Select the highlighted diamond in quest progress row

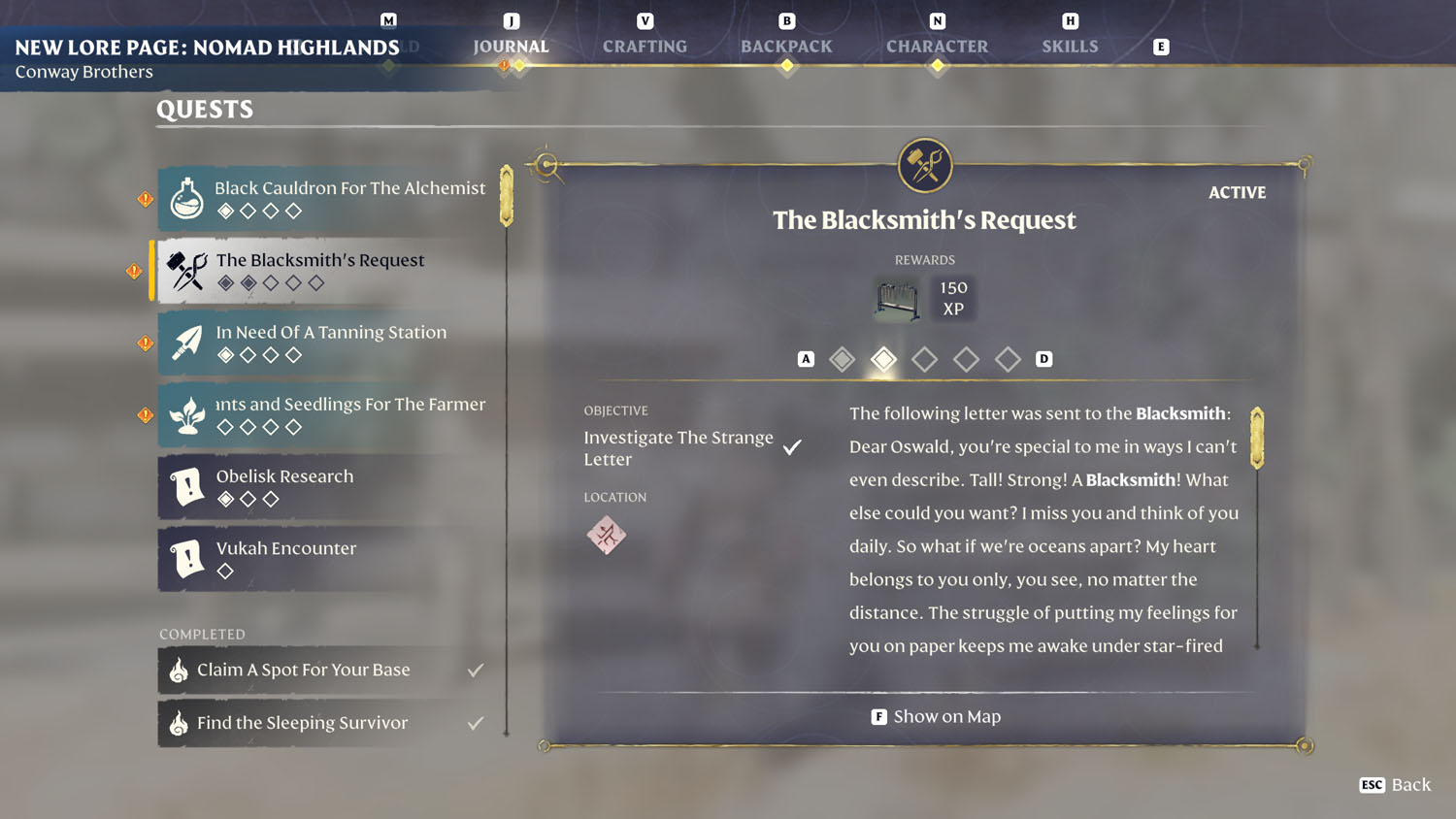tap(883, 359)
